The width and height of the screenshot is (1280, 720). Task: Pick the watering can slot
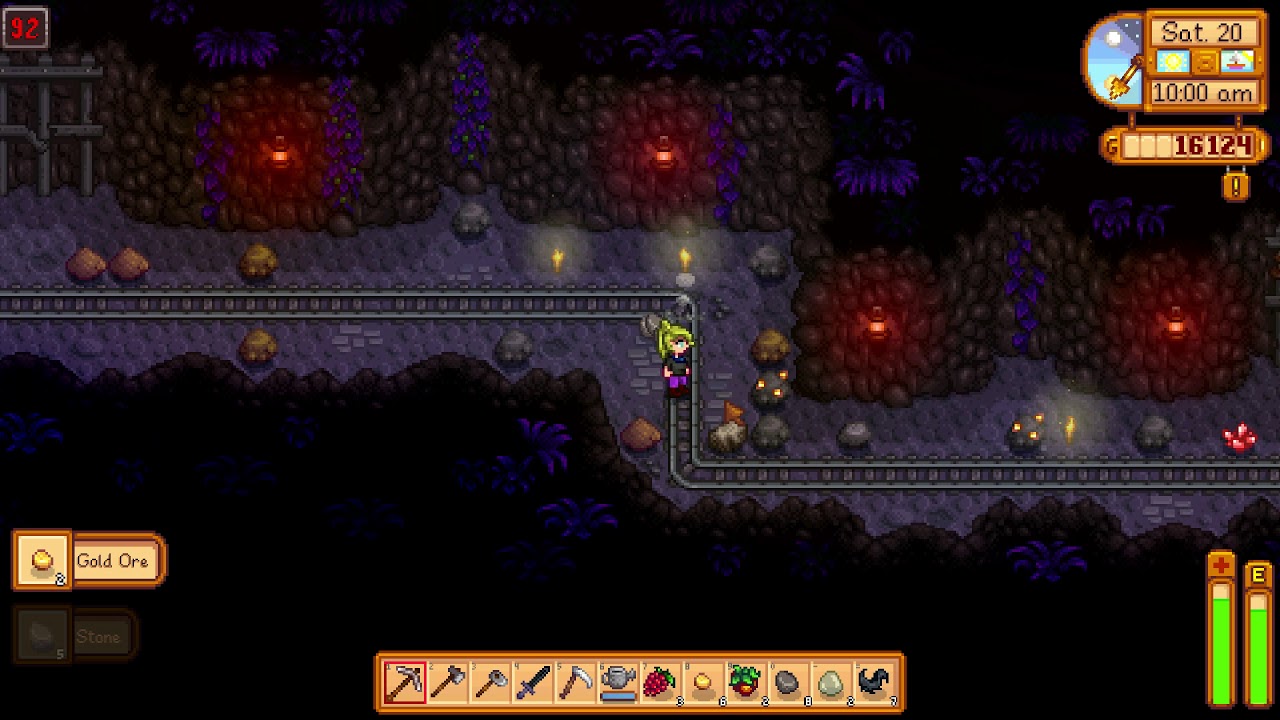coord(619,683)
